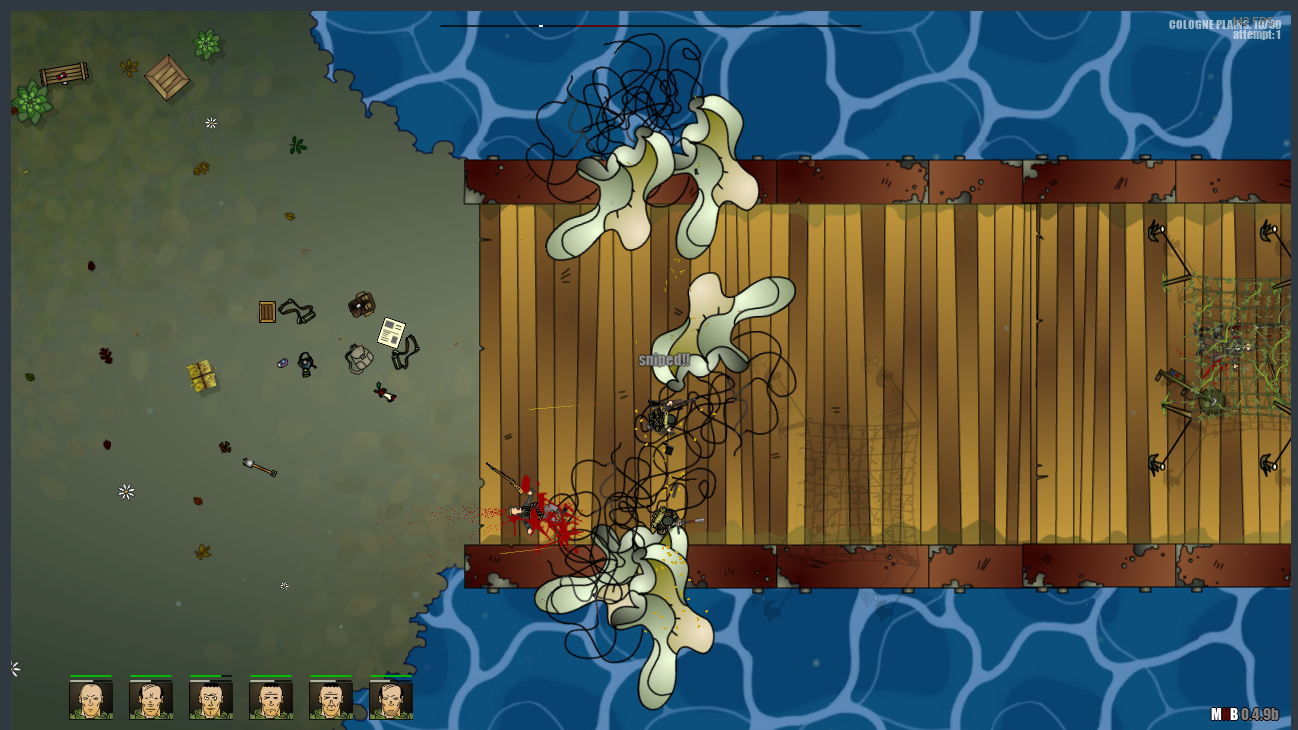Image resolution: width=1298 pixels, height=730 pixels.
Task: Select the slung rifle next to the crate
Action: [x=297, y=311]
